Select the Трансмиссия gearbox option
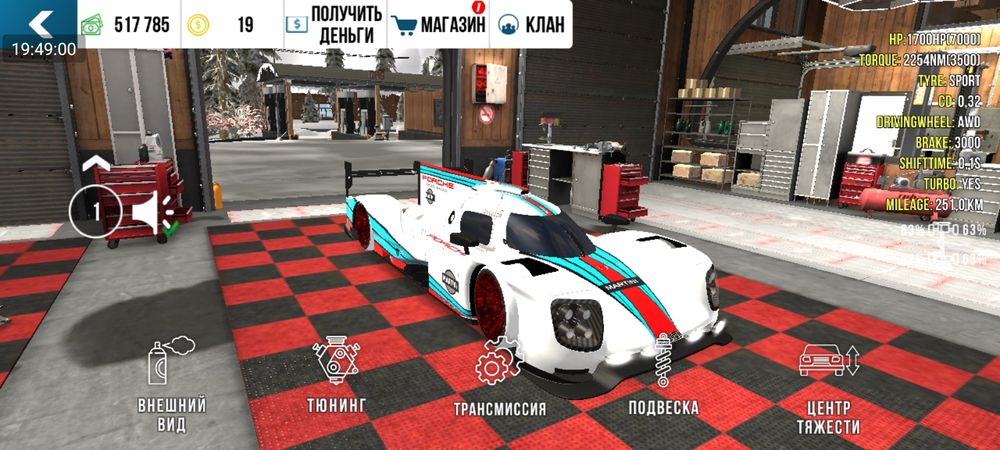The image size is (1000, 450). point(499,380)
